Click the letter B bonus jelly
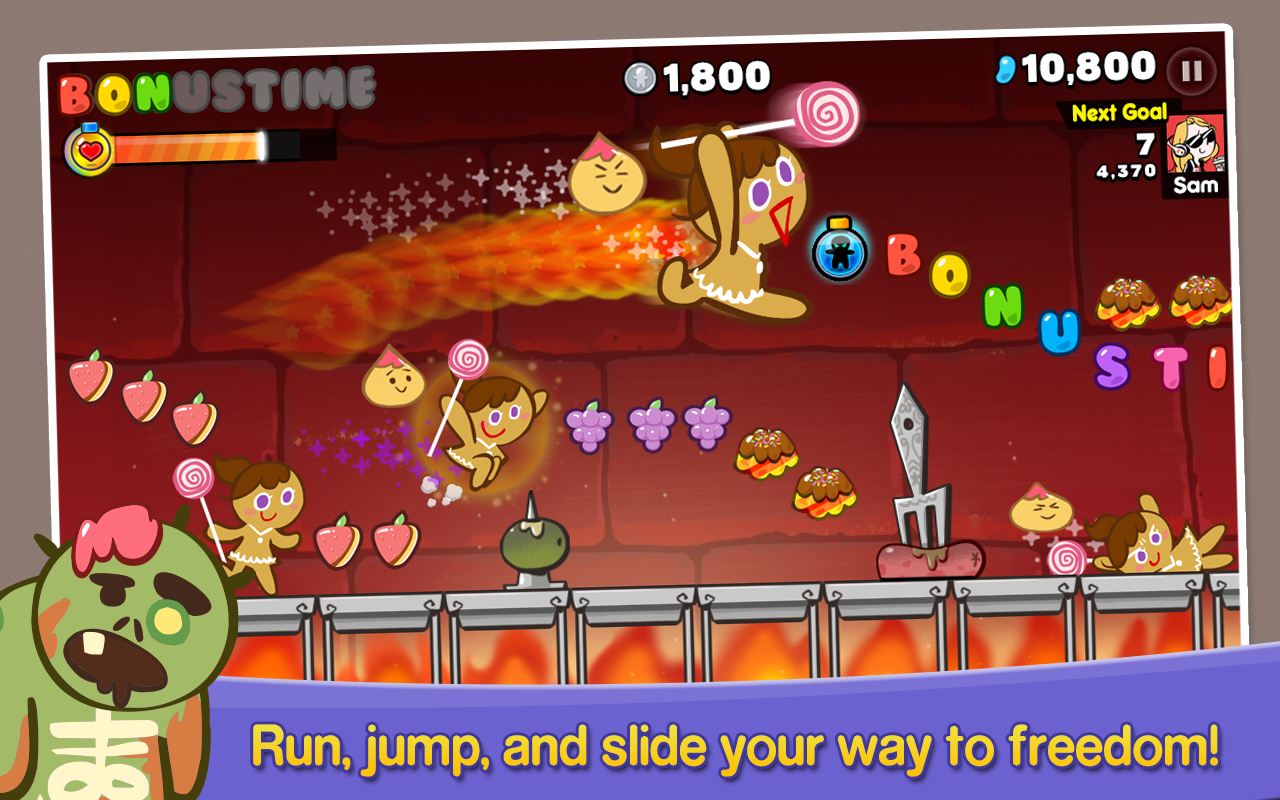1280x800 pixels. pos(903,256)
